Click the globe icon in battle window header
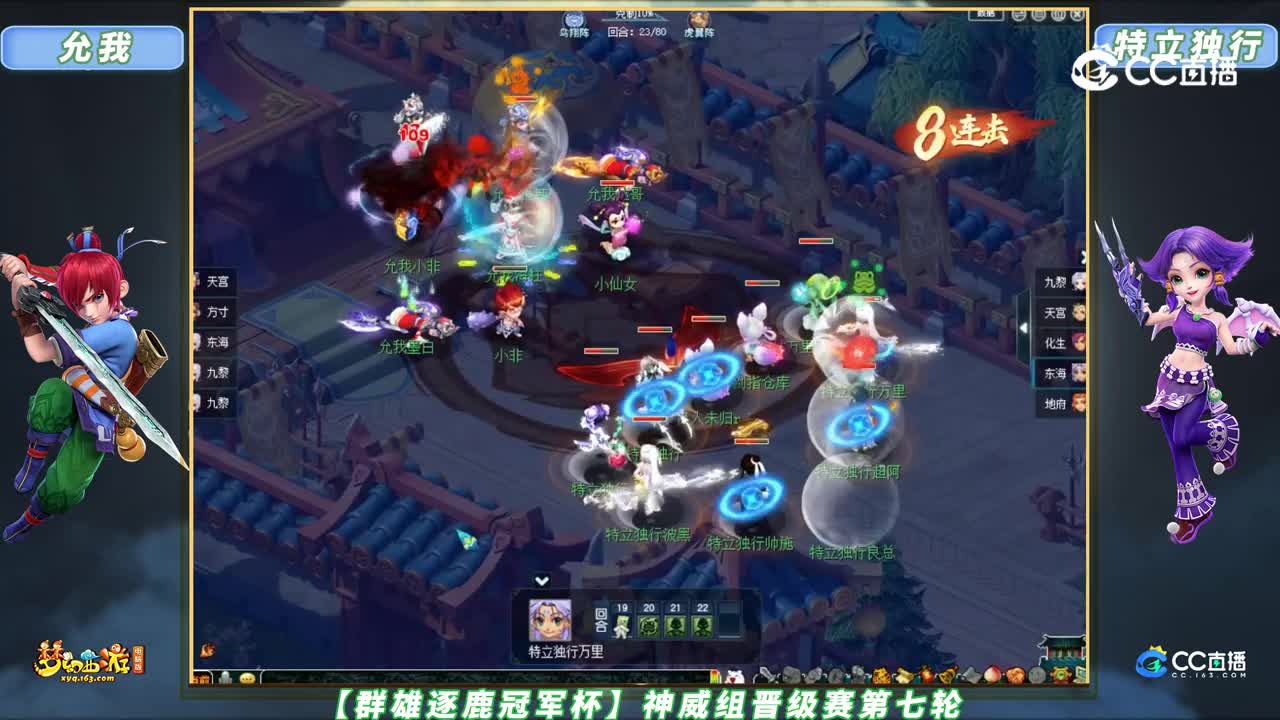Image resolution: width=1280 pixels, height=720 pixels. pos(1038,14)
